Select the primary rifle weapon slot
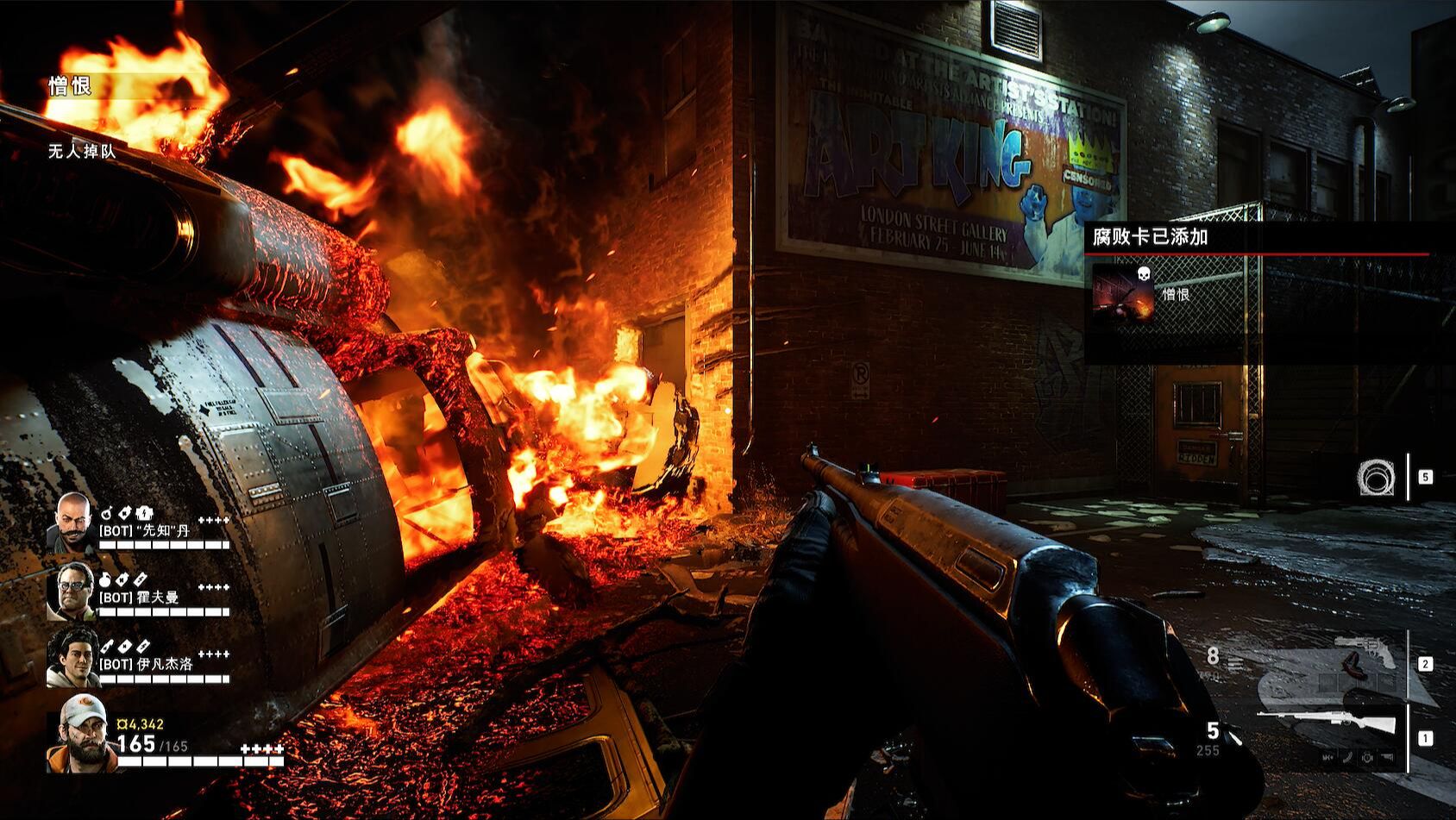This screenshot has width=1456, height=820. point(1328,723)
